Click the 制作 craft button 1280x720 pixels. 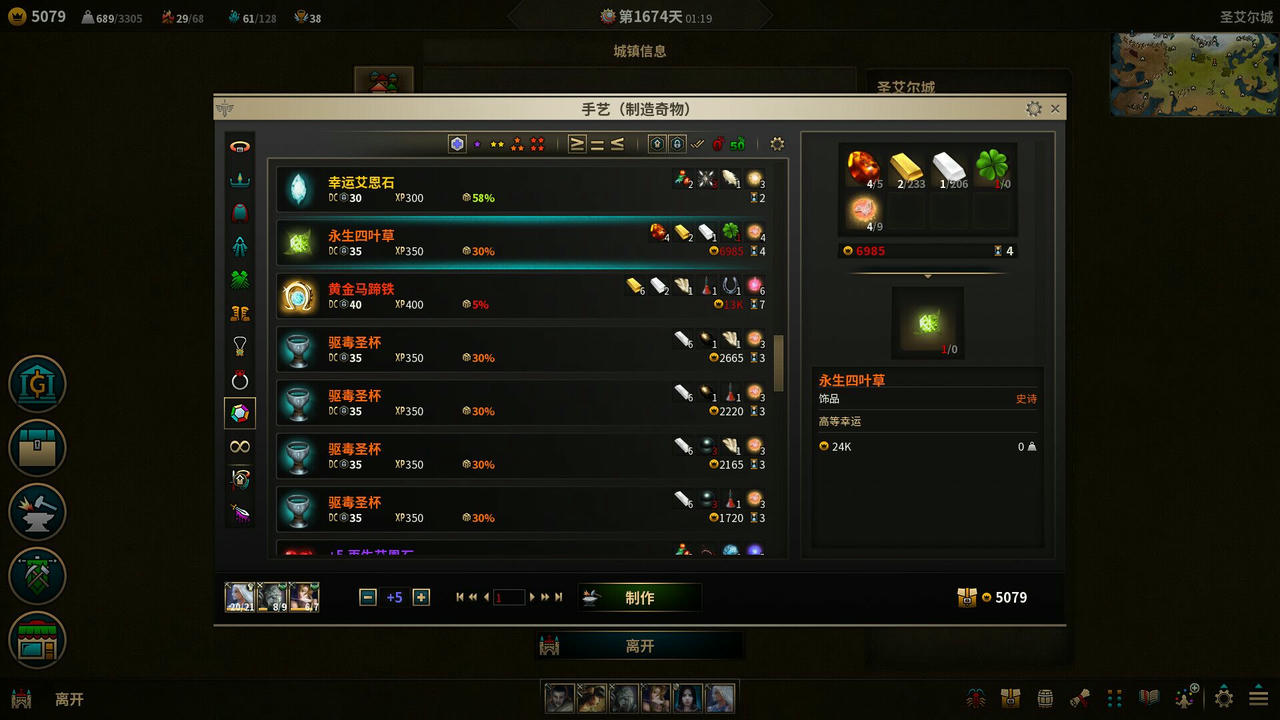tap(639, 598)
